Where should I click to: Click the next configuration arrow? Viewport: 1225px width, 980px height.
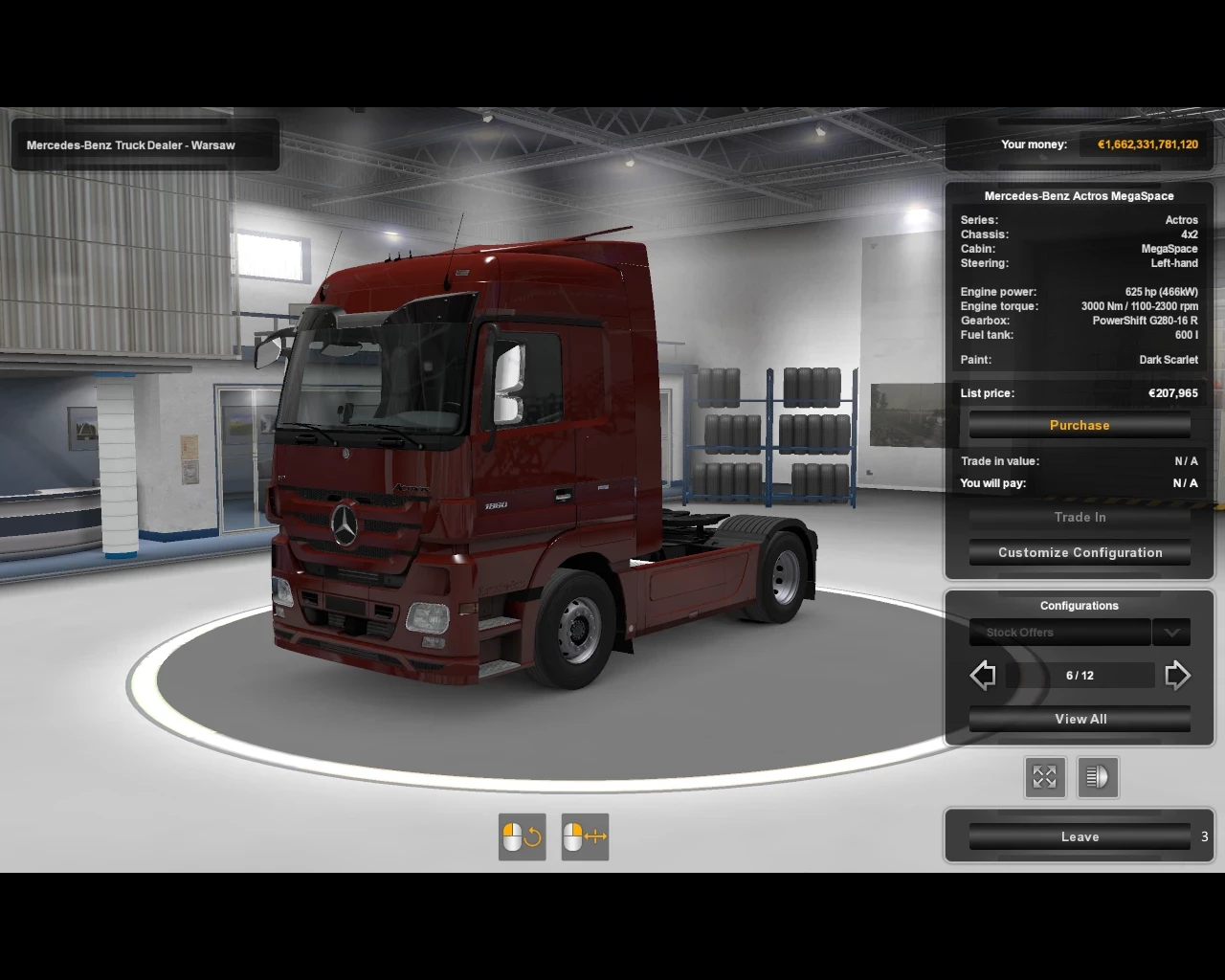(1178, 675)
